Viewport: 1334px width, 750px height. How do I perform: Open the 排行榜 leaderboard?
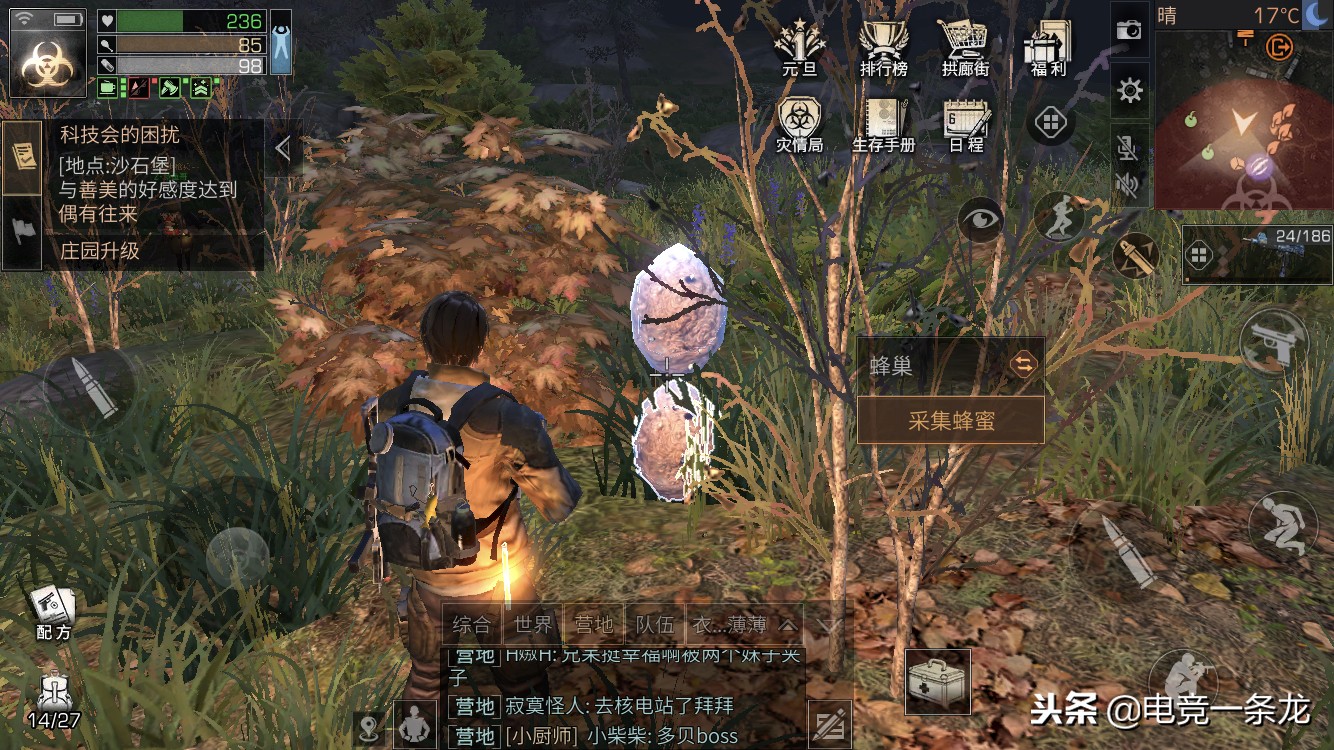pos(884,40)
